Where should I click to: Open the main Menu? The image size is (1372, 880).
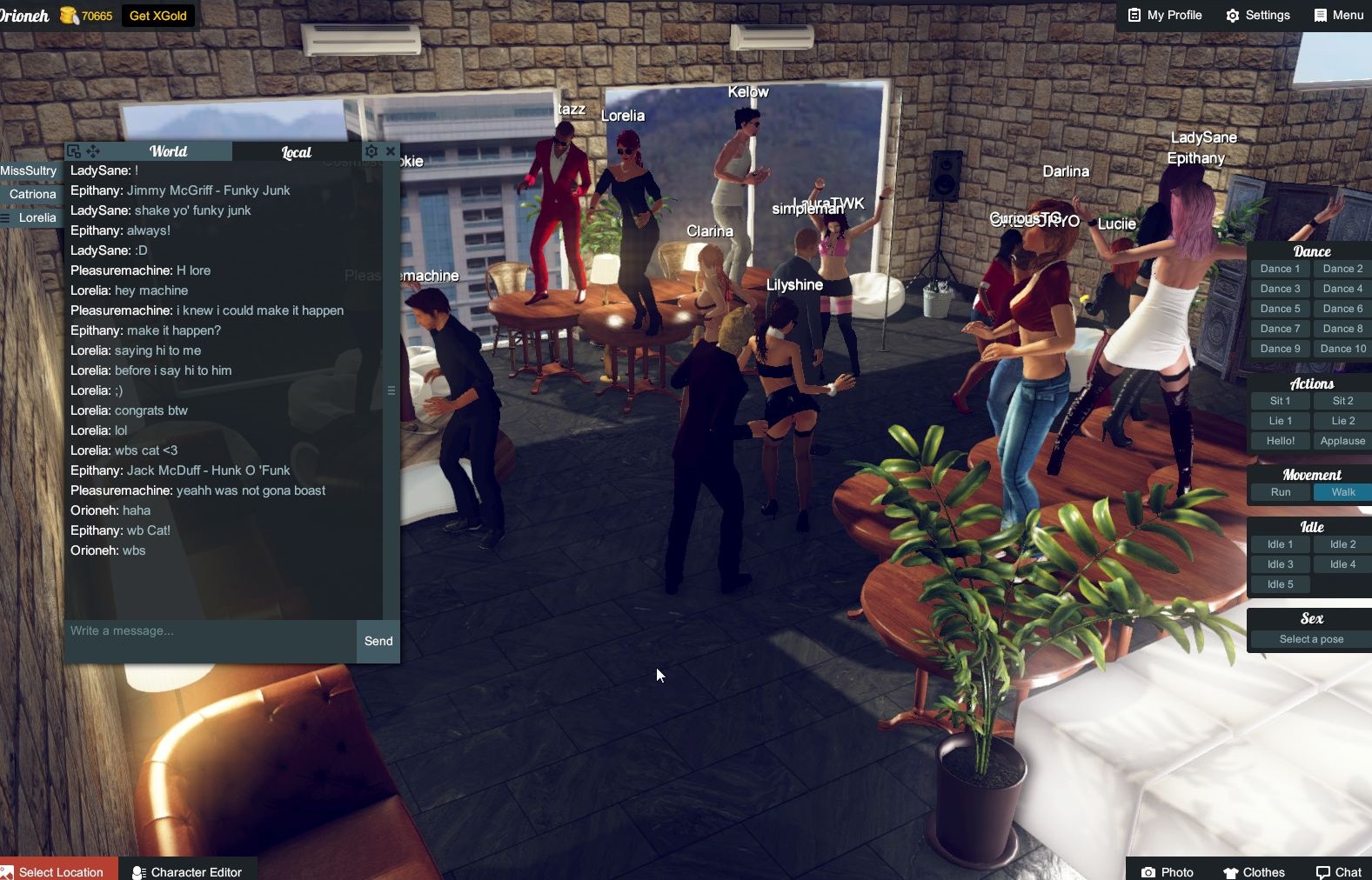1339,15
